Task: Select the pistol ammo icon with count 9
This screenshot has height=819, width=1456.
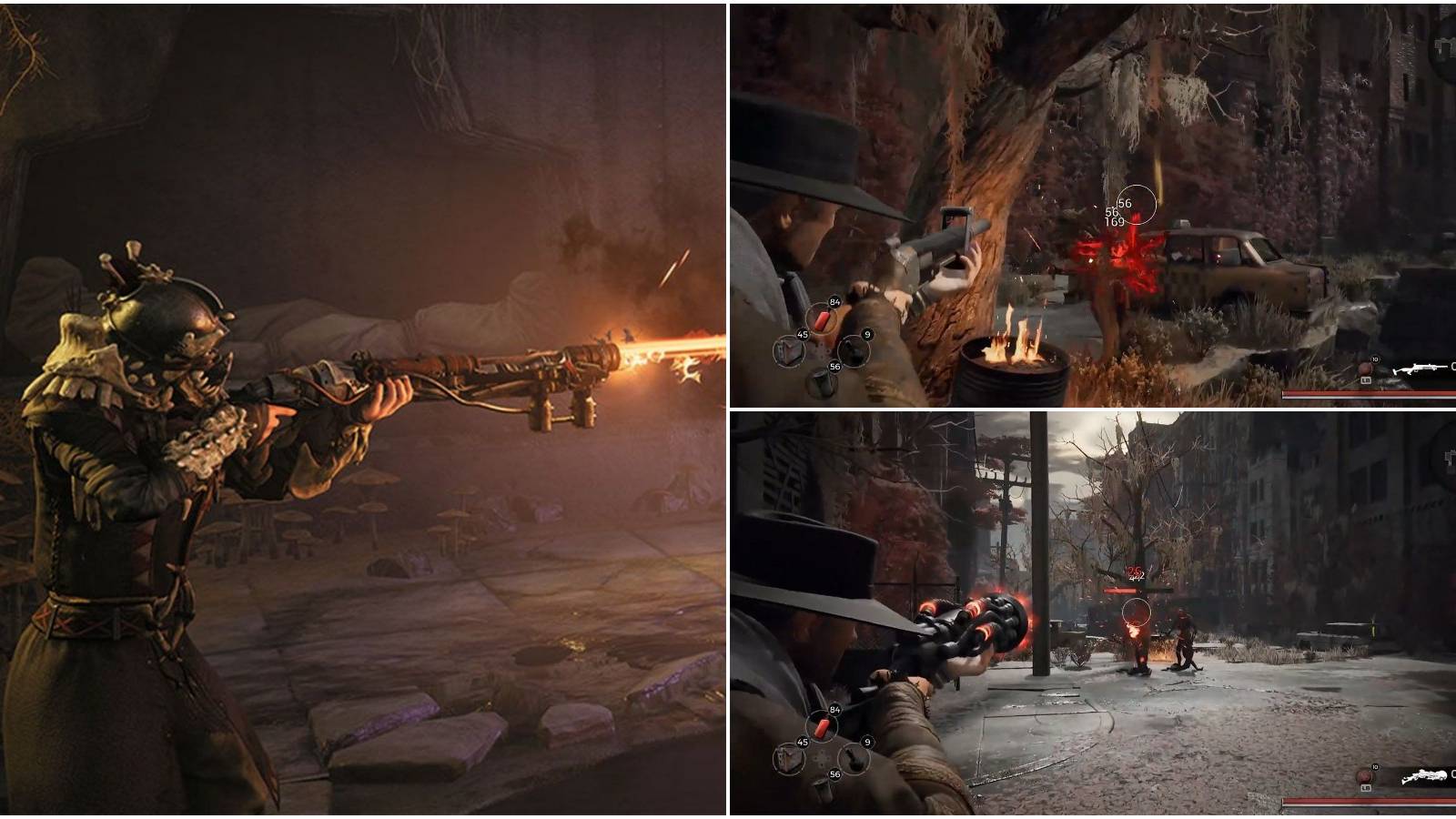Action: (854, 352)
